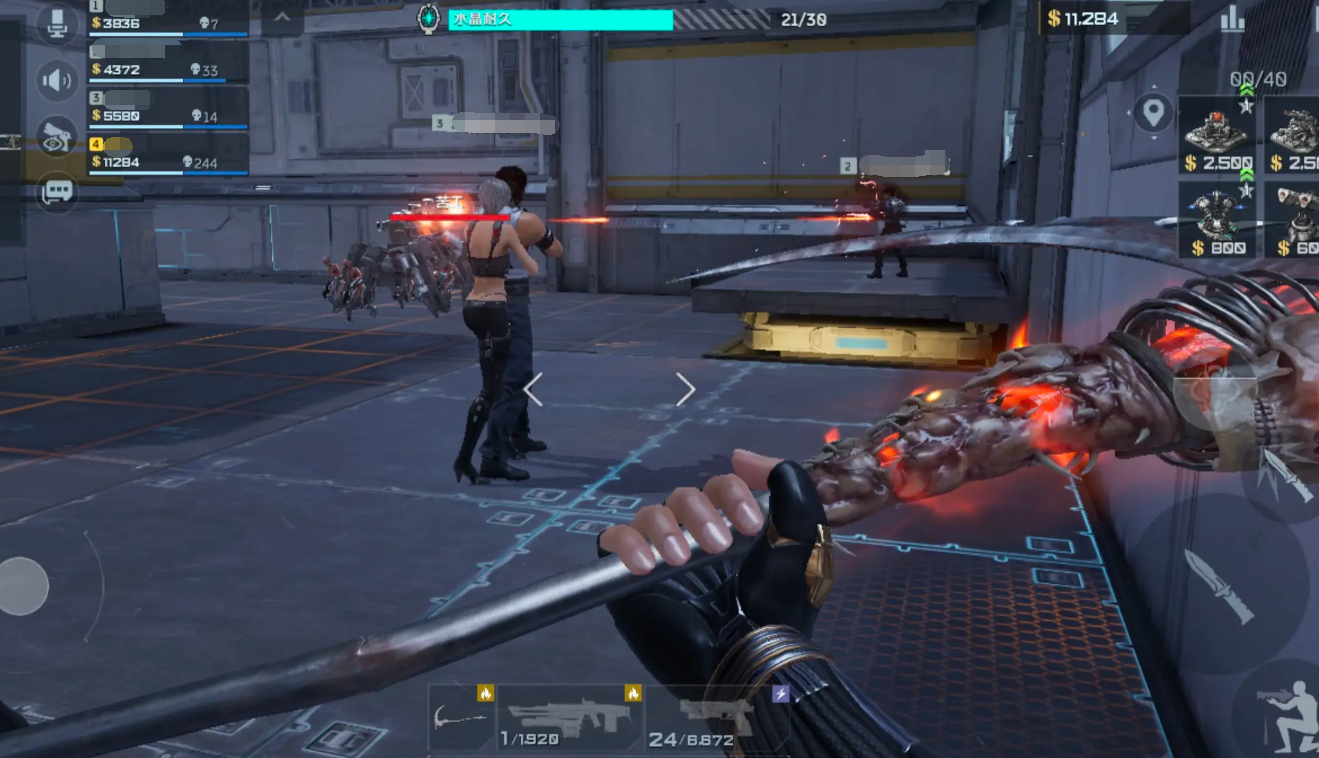The image size is (1319, 758).
Task: Toggle the microphone voice chat button
Action: [x=58, y=24]
